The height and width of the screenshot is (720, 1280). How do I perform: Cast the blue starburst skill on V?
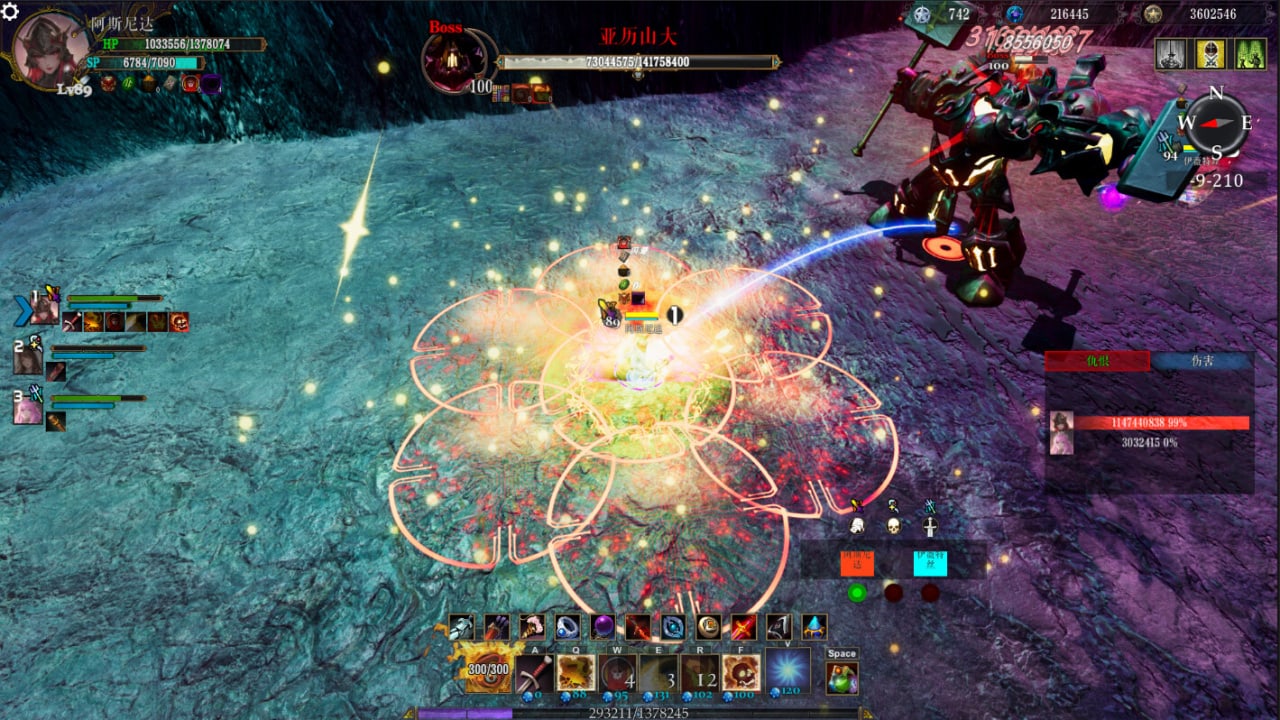click(x=788, y=670)
